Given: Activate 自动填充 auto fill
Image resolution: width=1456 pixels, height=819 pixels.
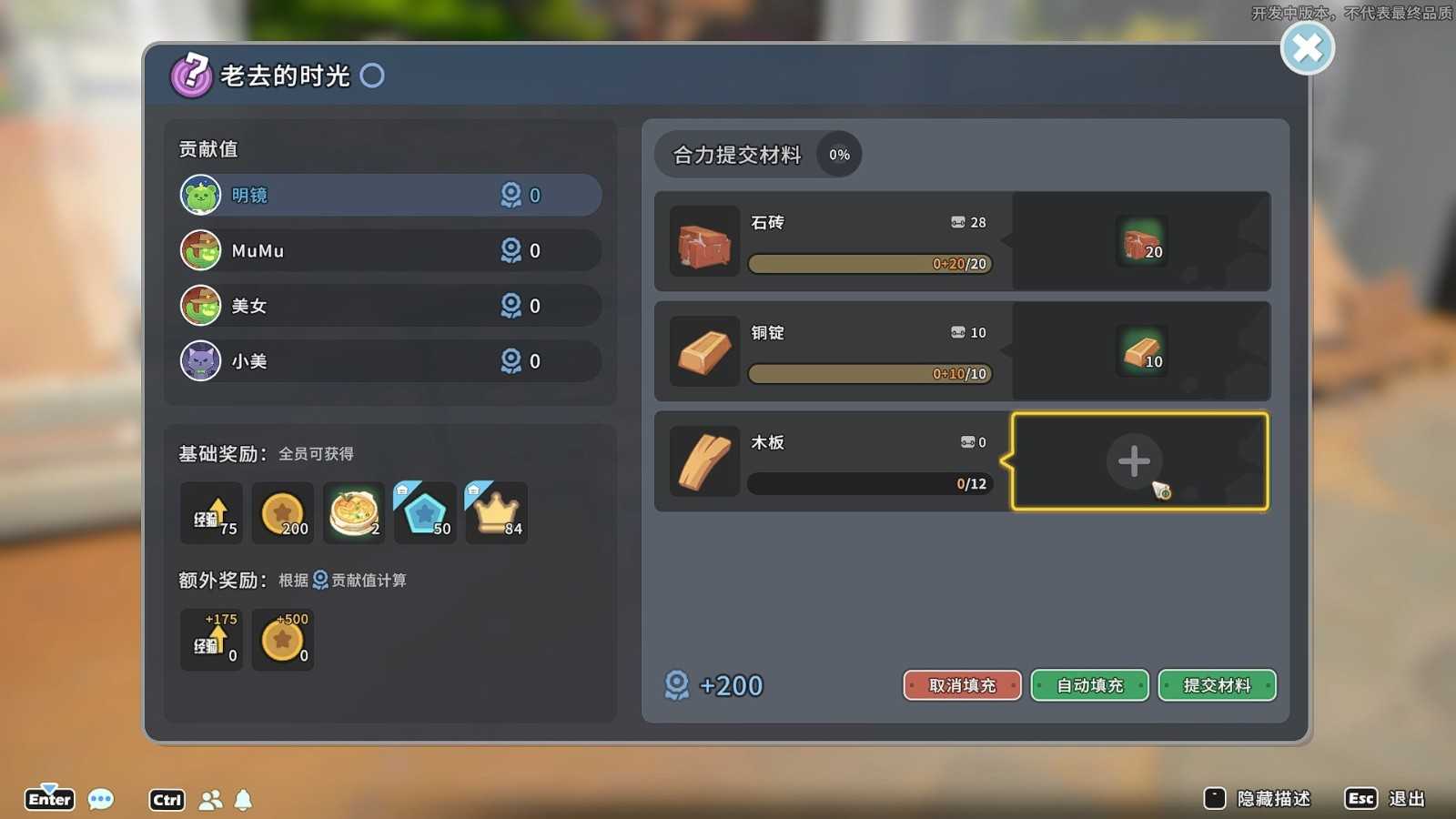Looking at the screenshot, I should [1089, 685].
